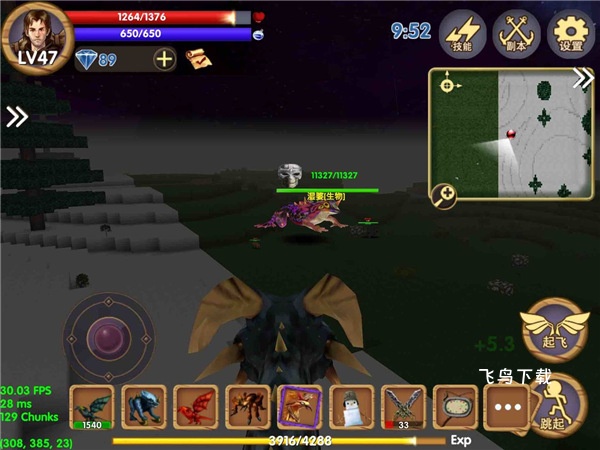Select the crossed swords hotbar slot

tap(403, 407)
